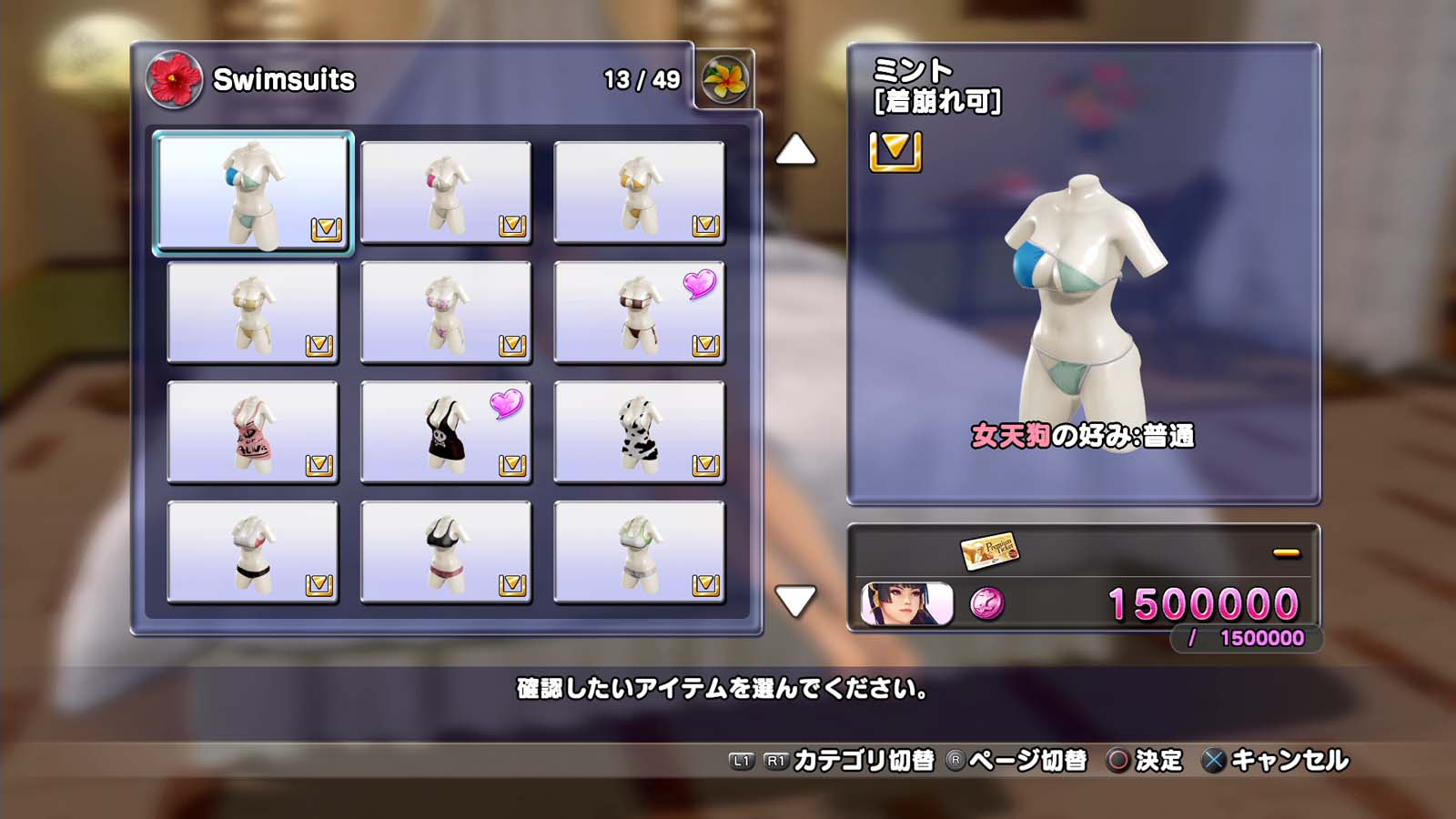Switch to the yellow plumeria flower category
Screen dimensions: 1456x819
[724, 79]
